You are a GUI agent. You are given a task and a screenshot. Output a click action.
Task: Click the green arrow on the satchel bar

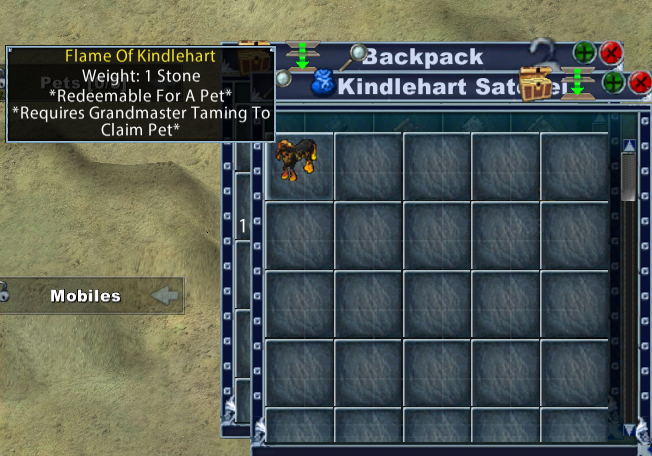click(x=577, y=84)
